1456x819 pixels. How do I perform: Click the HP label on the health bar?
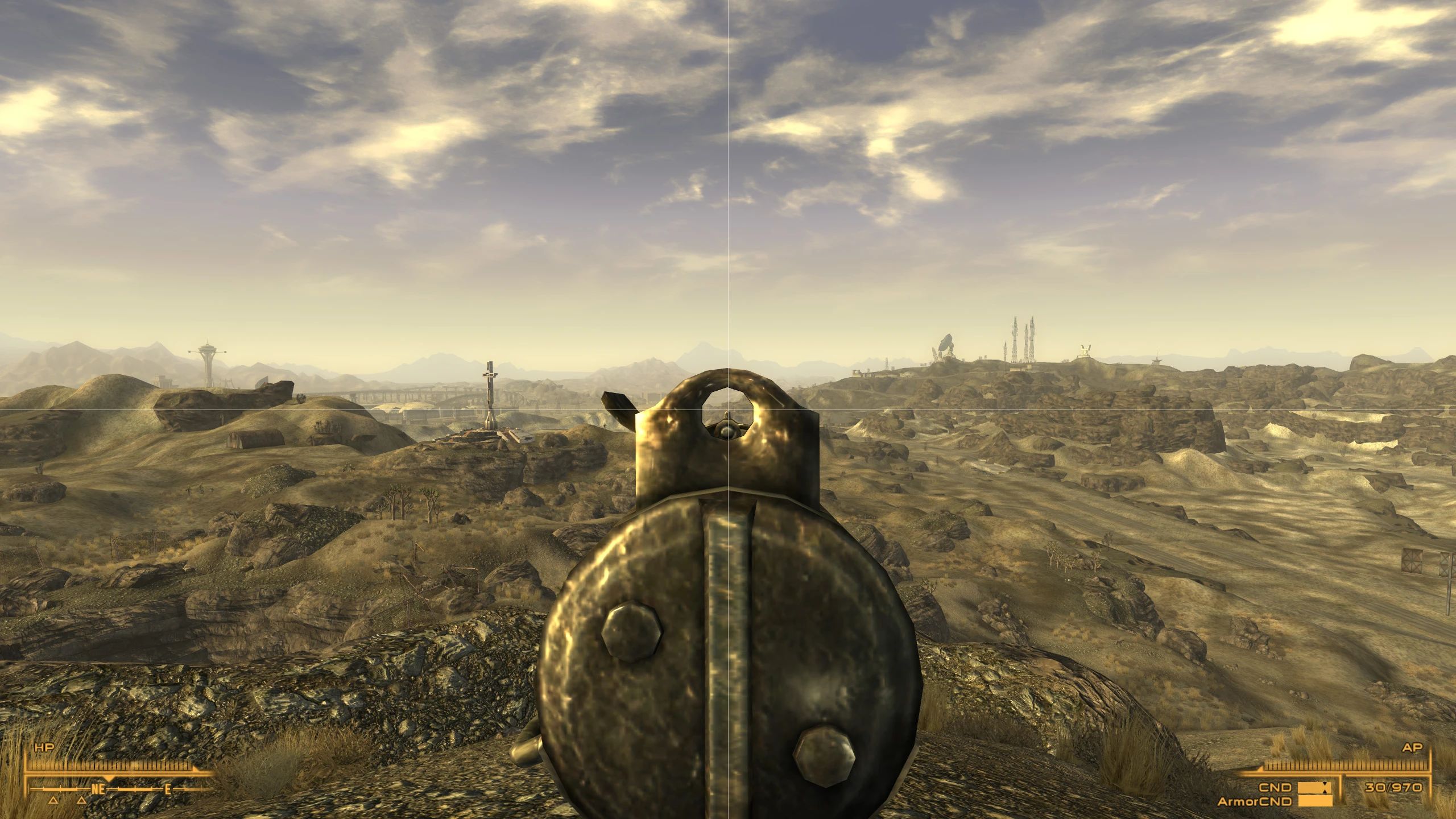pyautogui.click(x=44, y=747)
